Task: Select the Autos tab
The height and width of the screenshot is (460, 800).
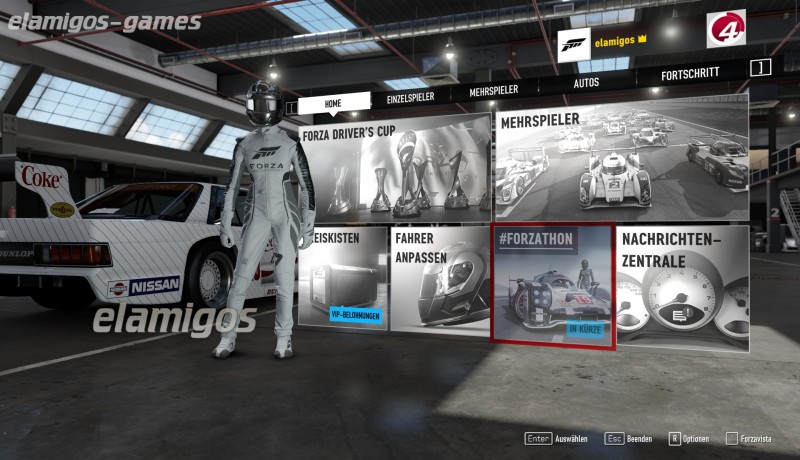Action: tap(586, 83)
